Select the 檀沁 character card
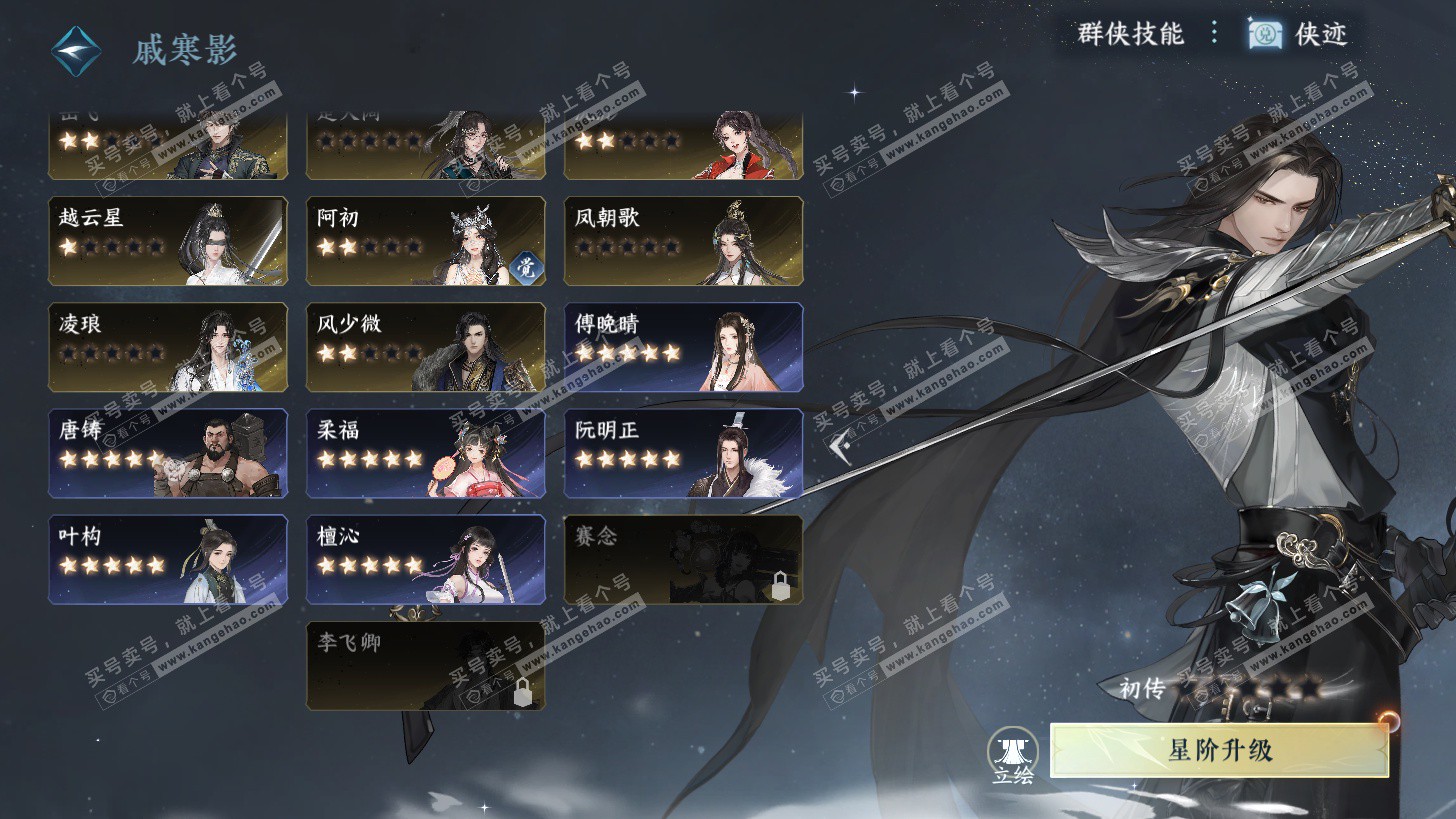1456x819 pixels. [x=425, y=559]
